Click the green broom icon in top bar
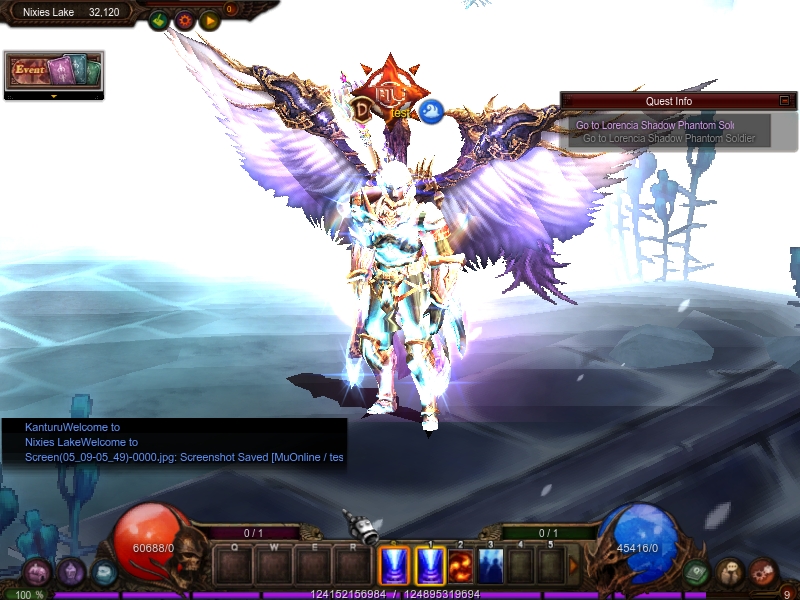Screen dimensions: 800x600 (159, 20)
